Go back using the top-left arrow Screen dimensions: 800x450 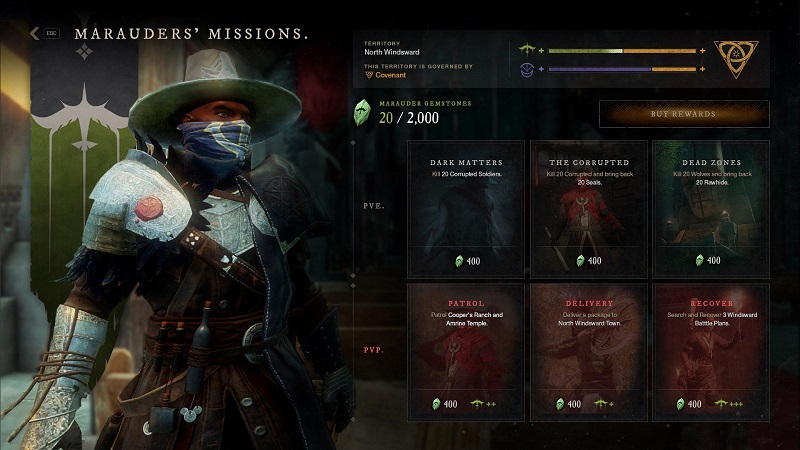[35, 33]
